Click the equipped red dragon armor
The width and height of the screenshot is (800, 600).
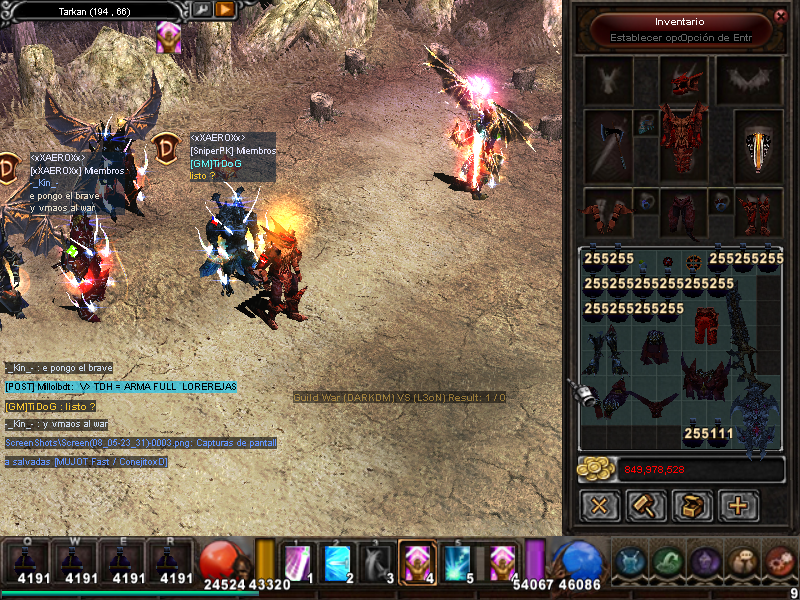tap(683, 144)
